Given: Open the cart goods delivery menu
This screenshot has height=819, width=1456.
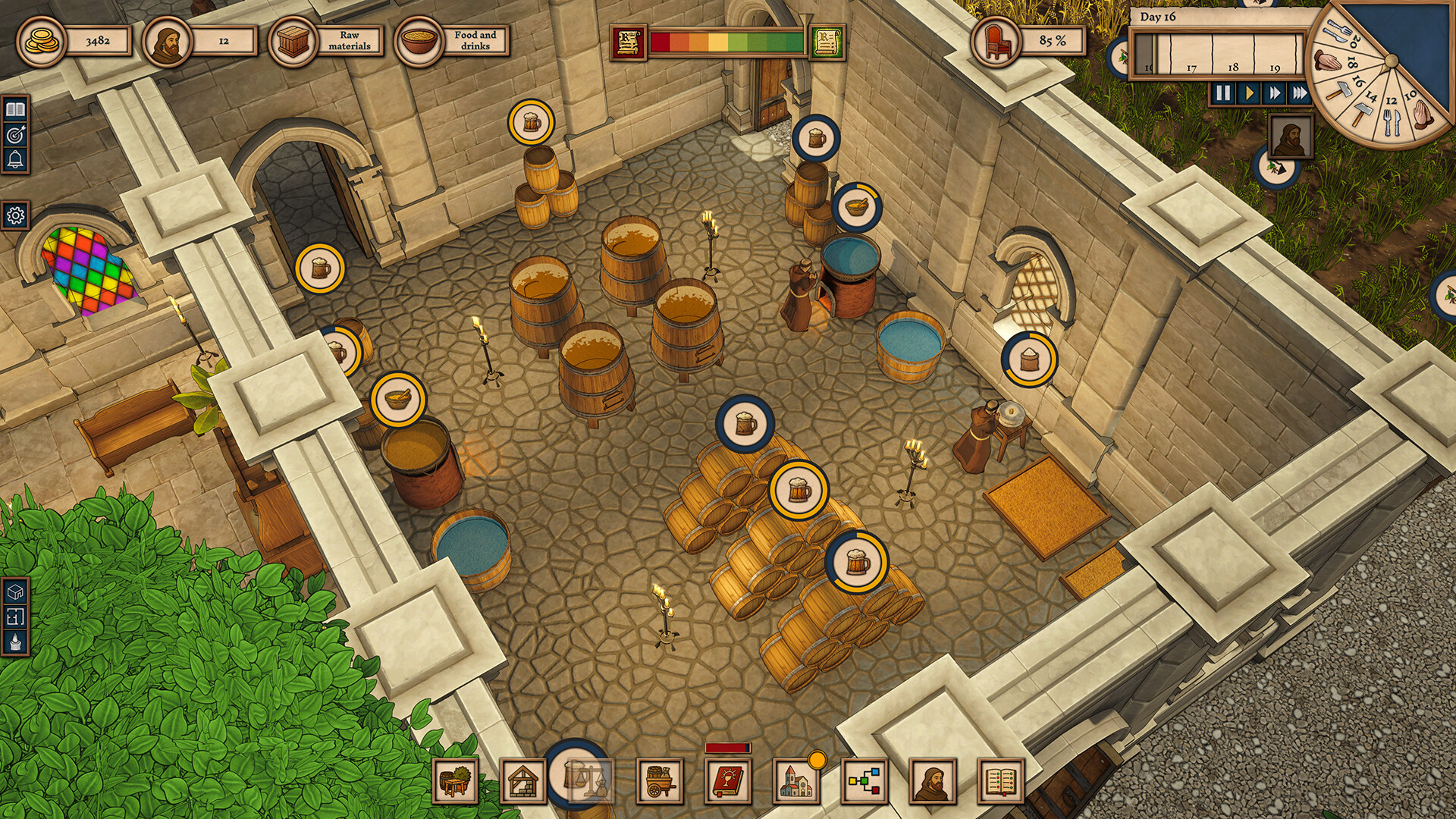Looking at the screenshot, I should pos(661,780).
